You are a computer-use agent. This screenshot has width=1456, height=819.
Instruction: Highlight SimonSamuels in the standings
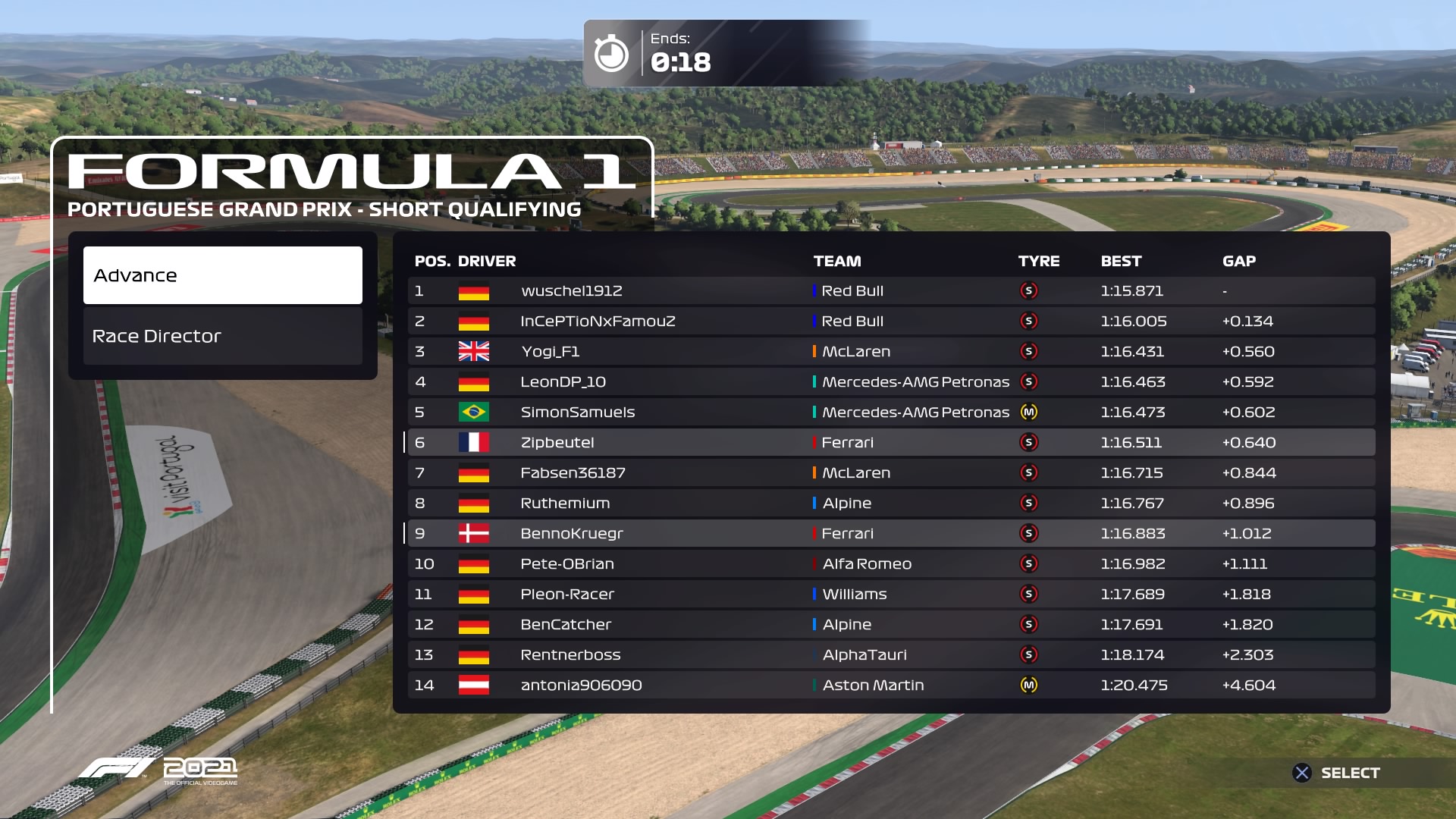(890, 413)
